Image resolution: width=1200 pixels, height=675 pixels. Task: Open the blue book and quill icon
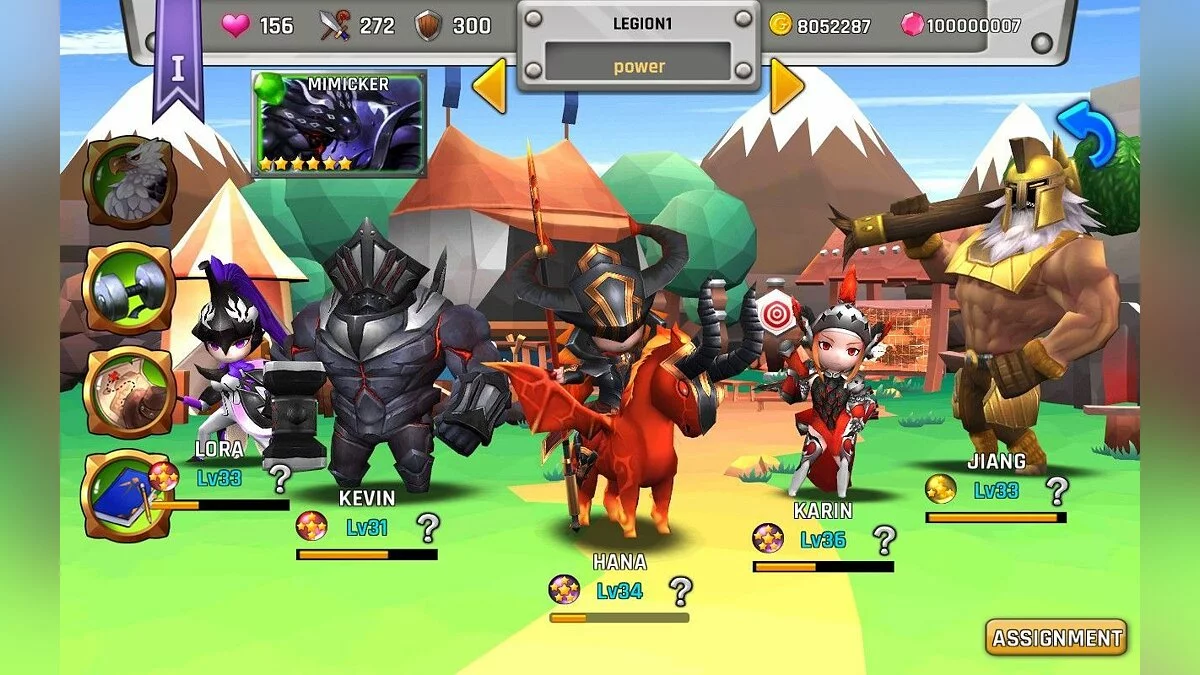coord(127,496)
